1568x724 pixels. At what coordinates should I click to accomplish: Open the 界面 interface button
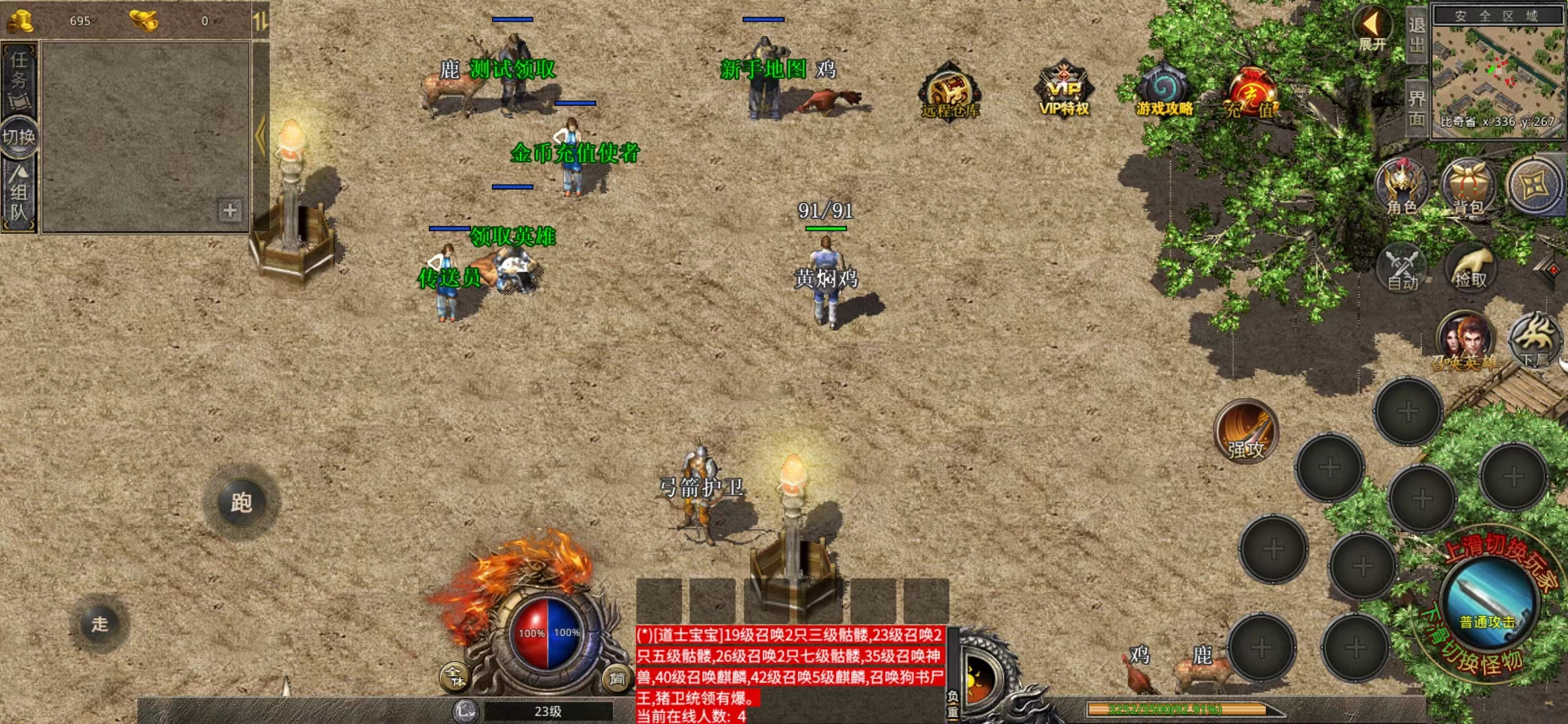pos(1416,107)
